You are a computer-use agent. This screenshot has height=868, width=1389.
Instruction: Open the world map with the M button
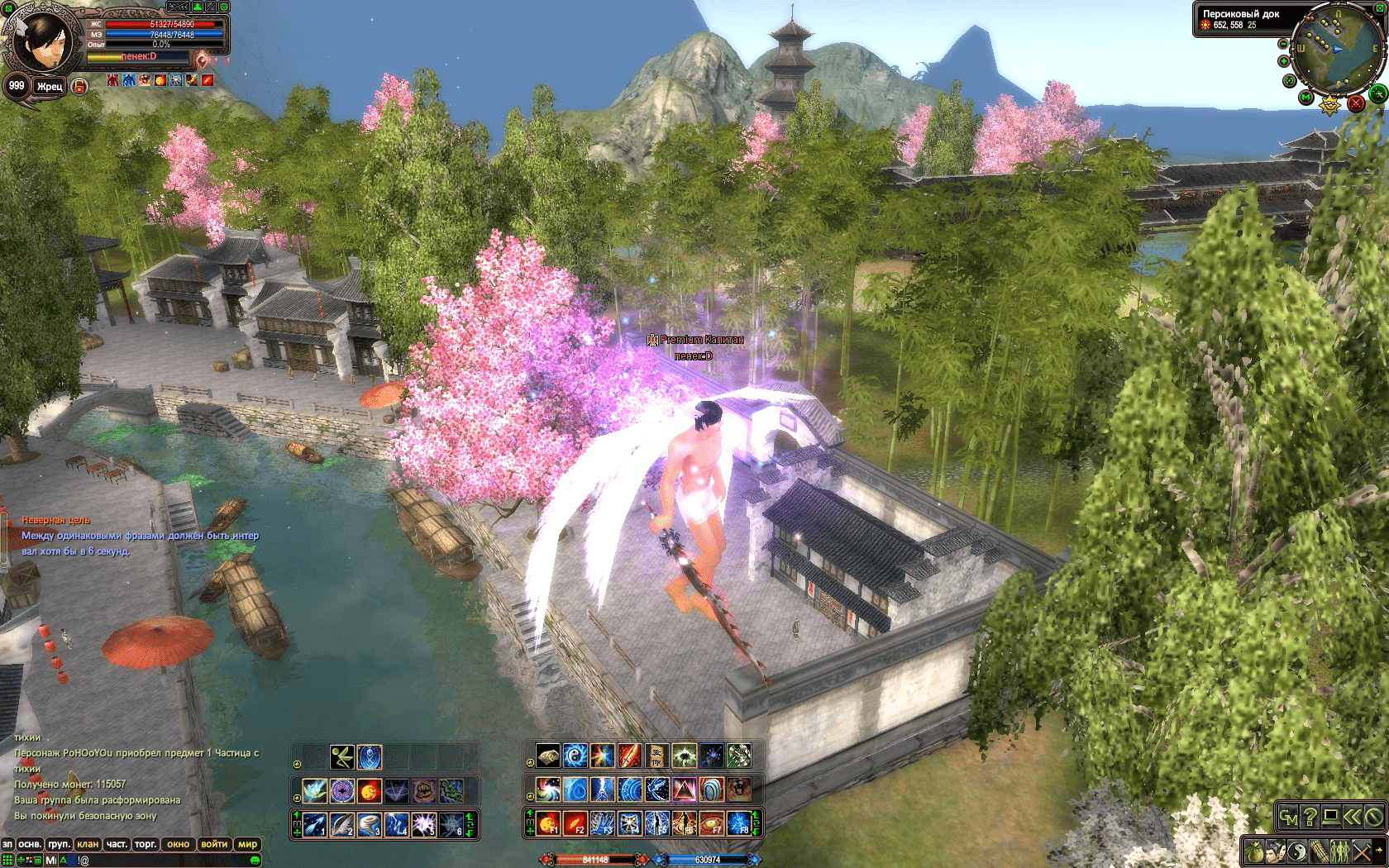[x=1306, y=98]
